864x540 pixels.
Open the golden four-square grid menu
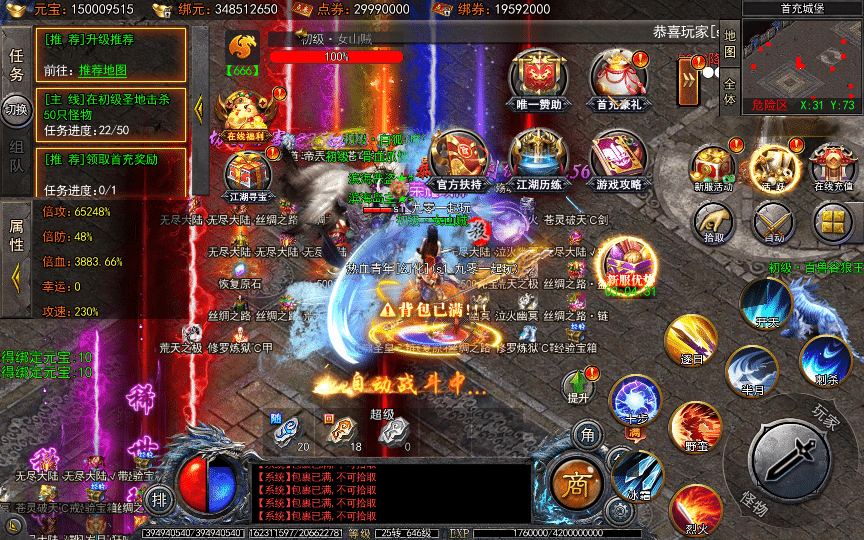(832, 222)
